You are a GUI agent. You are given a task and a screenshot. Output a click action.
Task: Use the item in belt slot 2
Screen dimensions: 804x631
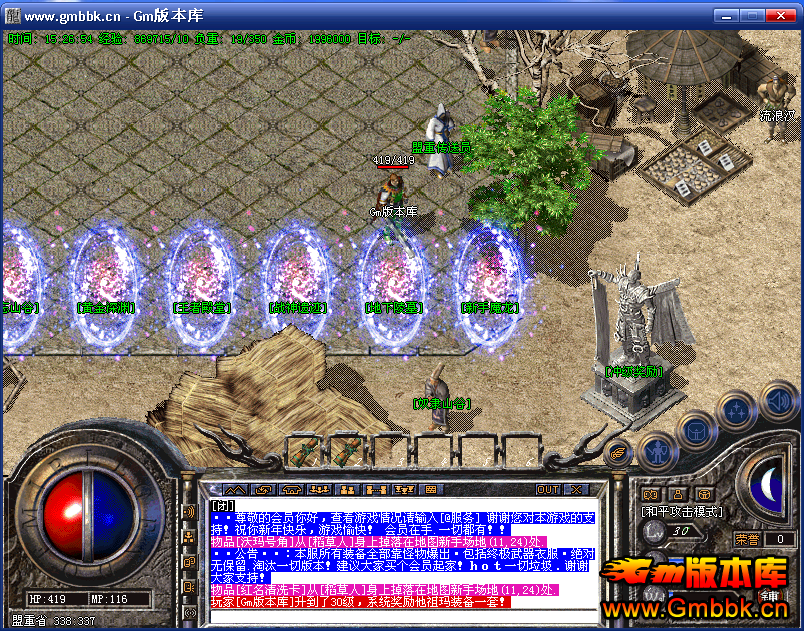(347, 451)
